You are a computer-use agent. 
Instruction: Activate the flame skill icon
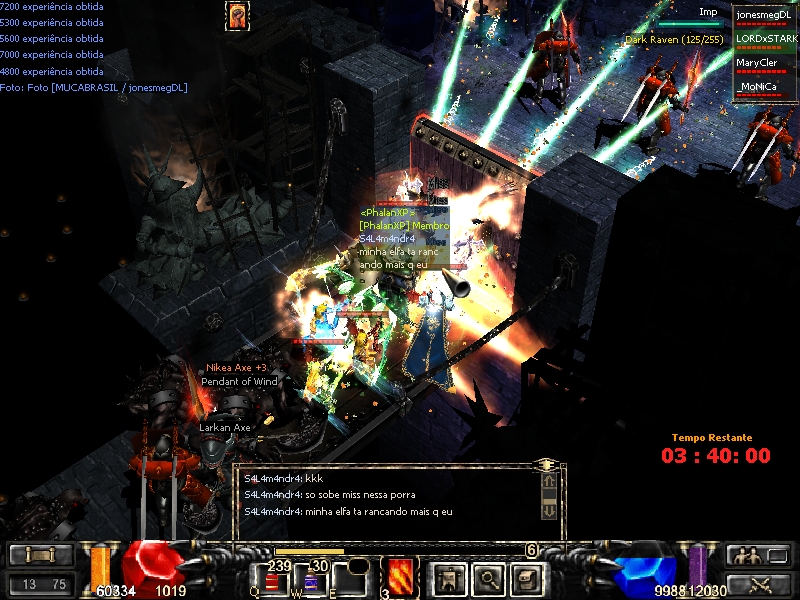pos(400,578)
